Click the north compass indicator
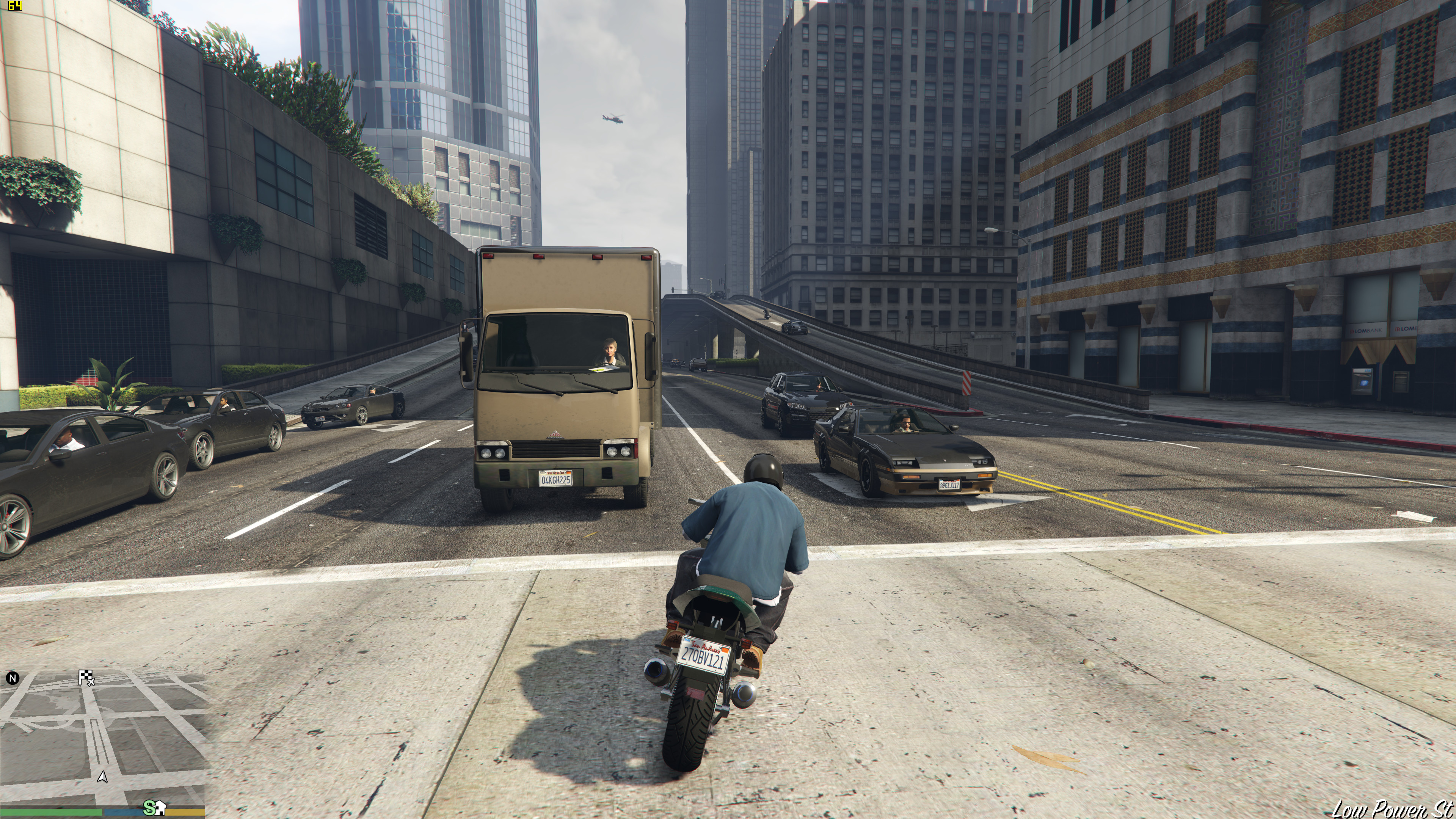This screenshot has width=1456, height=819. (x=13, y=678)
